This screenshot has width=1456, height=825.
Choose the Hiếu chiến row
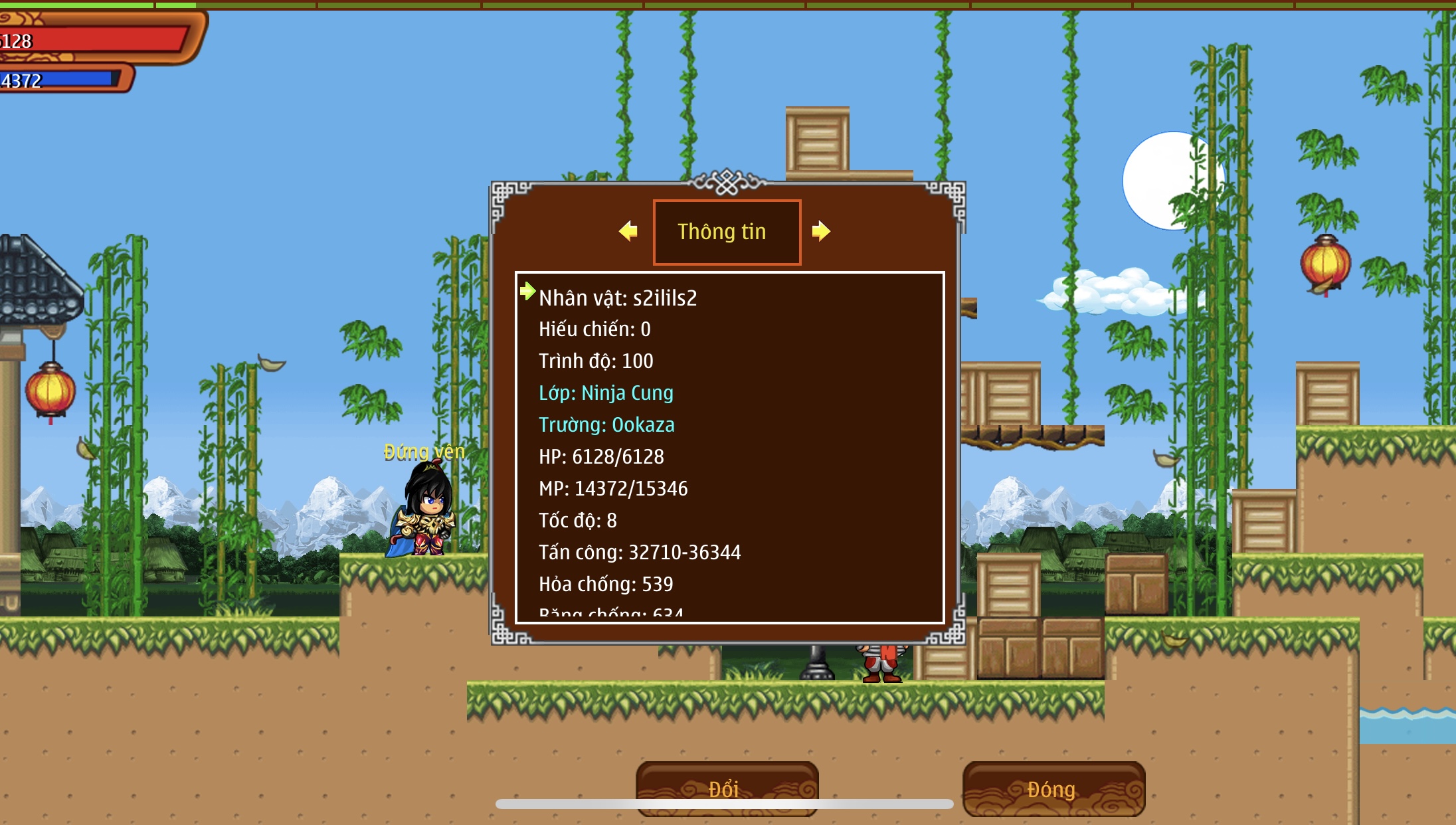(x=594, y=329)
